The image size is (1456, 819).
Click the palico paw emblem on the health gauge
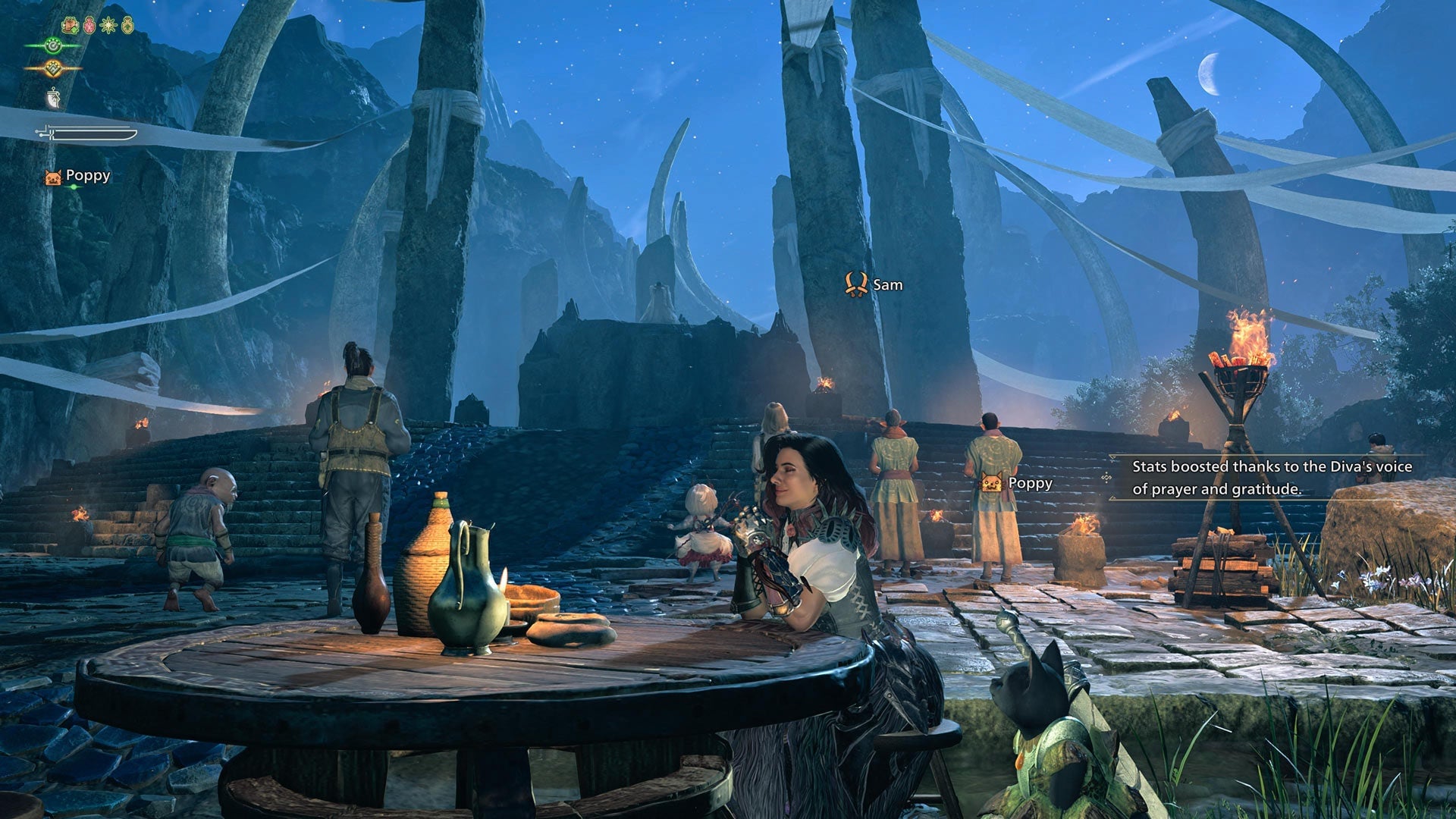53,47
